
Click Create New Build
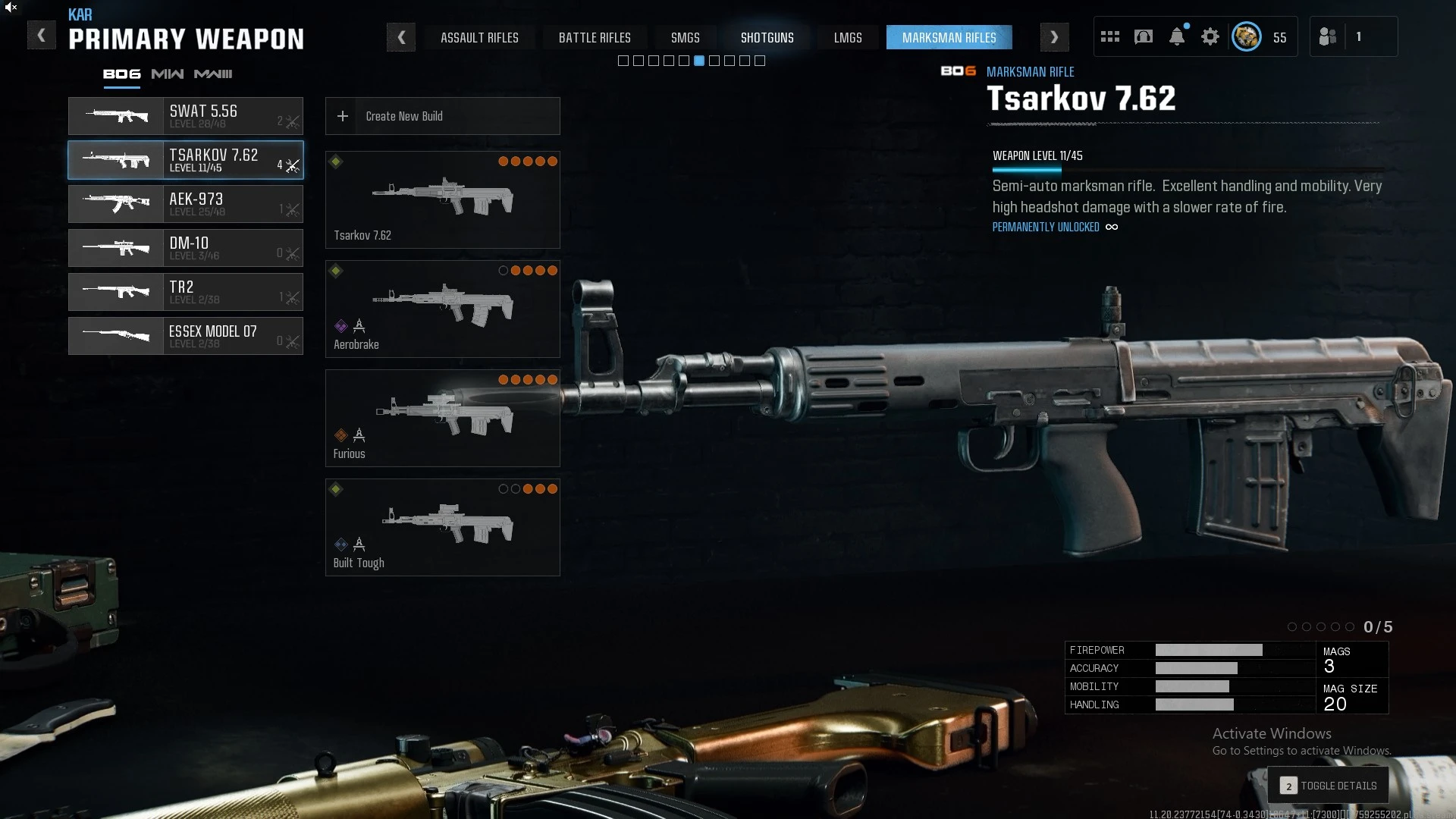click(442, 116)
